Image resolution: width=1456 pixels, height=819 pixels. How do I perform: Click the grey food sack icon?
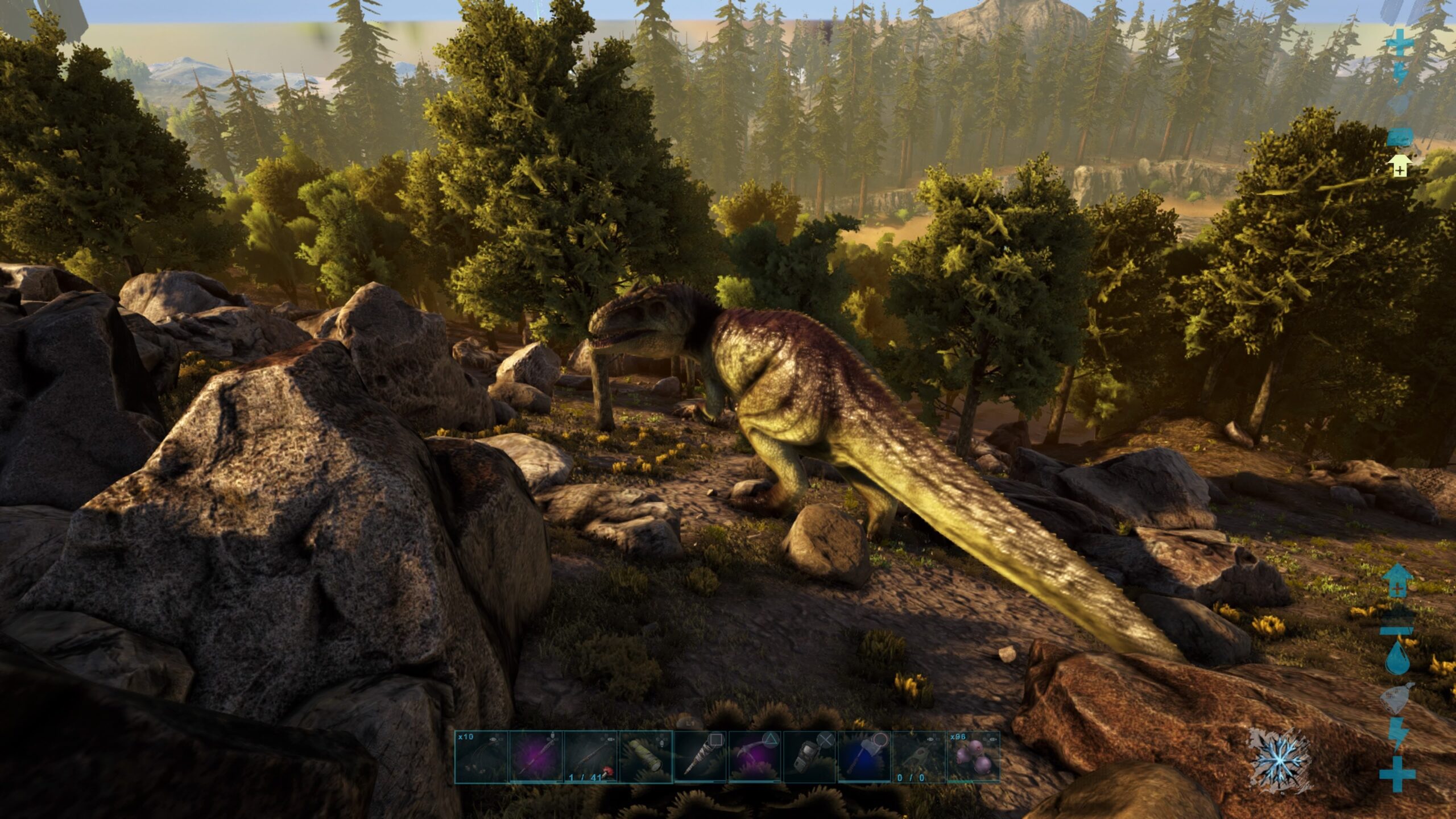click(1398, 698)
